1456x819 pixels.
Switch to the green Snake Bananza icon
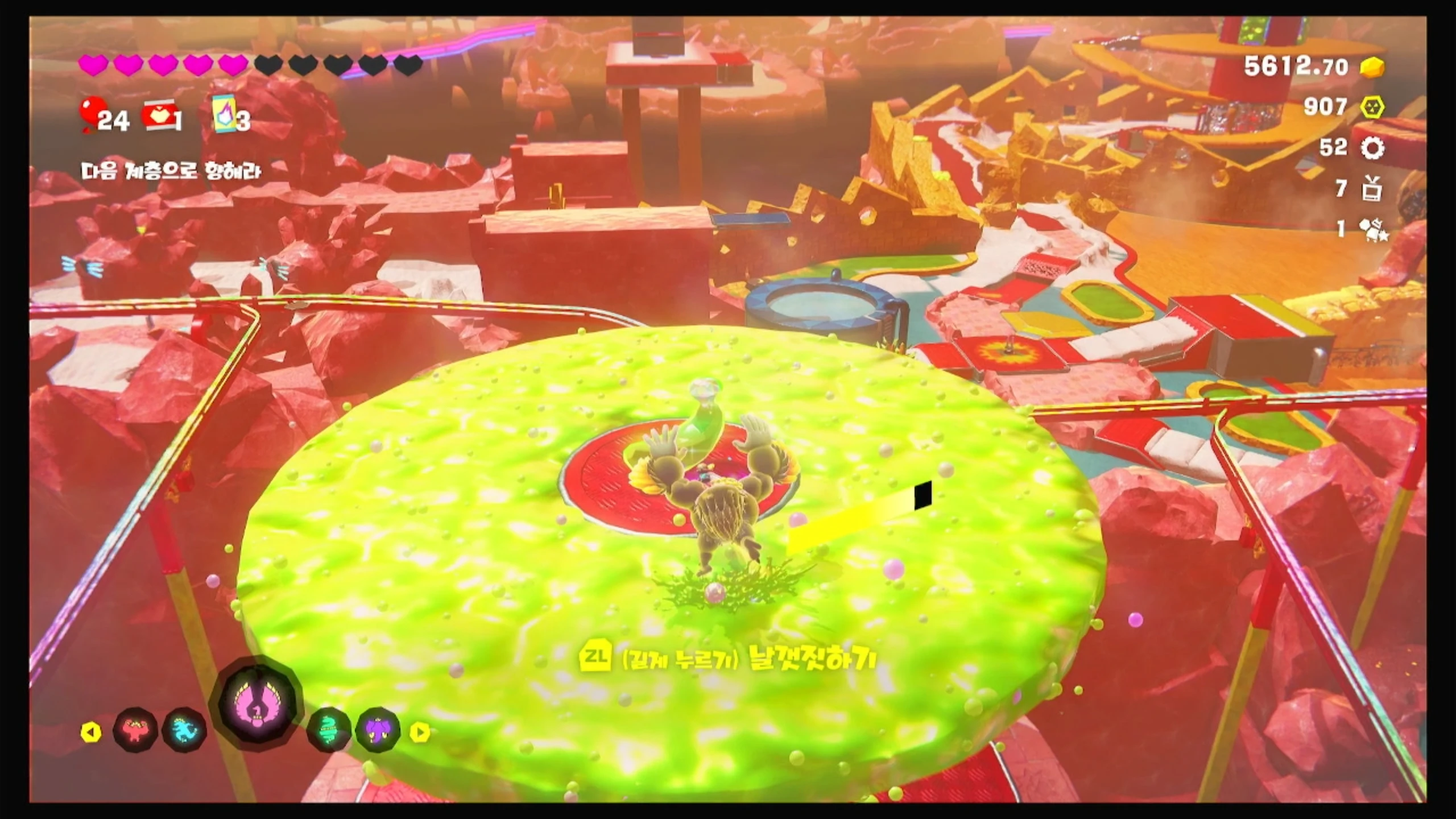(329, 730)
